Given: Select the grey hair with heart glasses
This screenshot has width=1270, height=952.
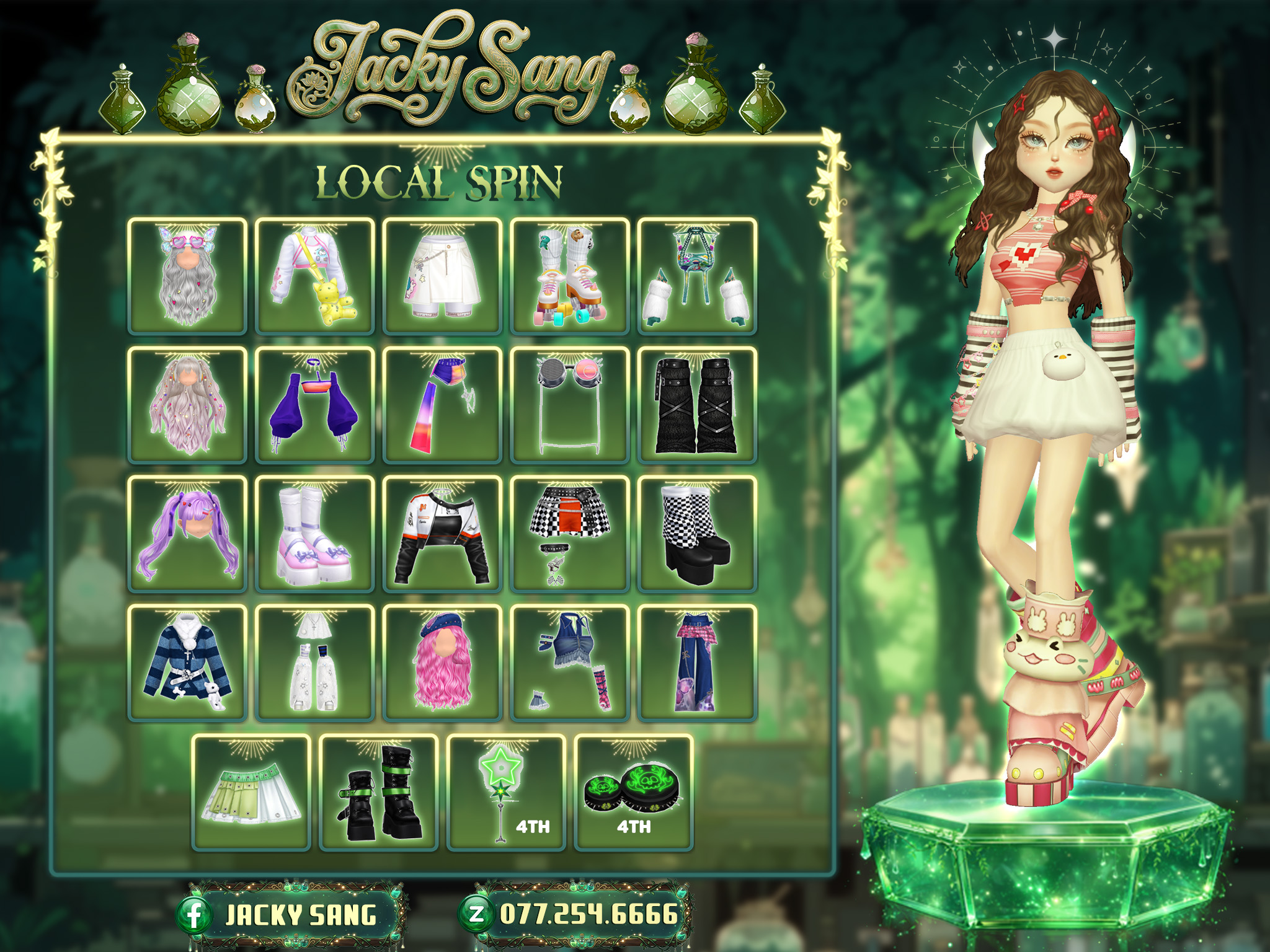Looking at the screenshot, I should click(187, 276).
